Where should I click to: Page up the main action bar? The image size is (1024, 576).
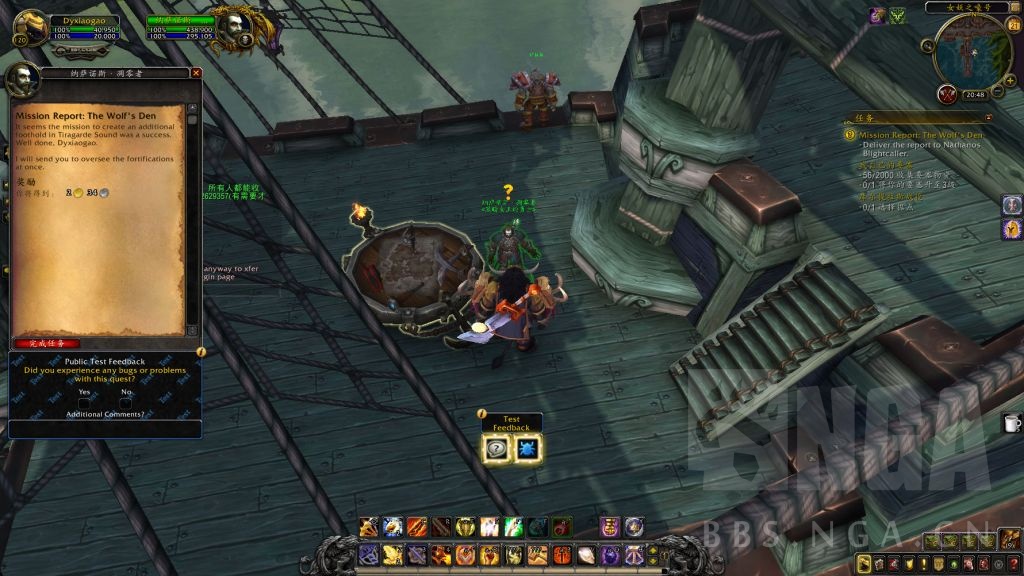(x=654, y=548)
